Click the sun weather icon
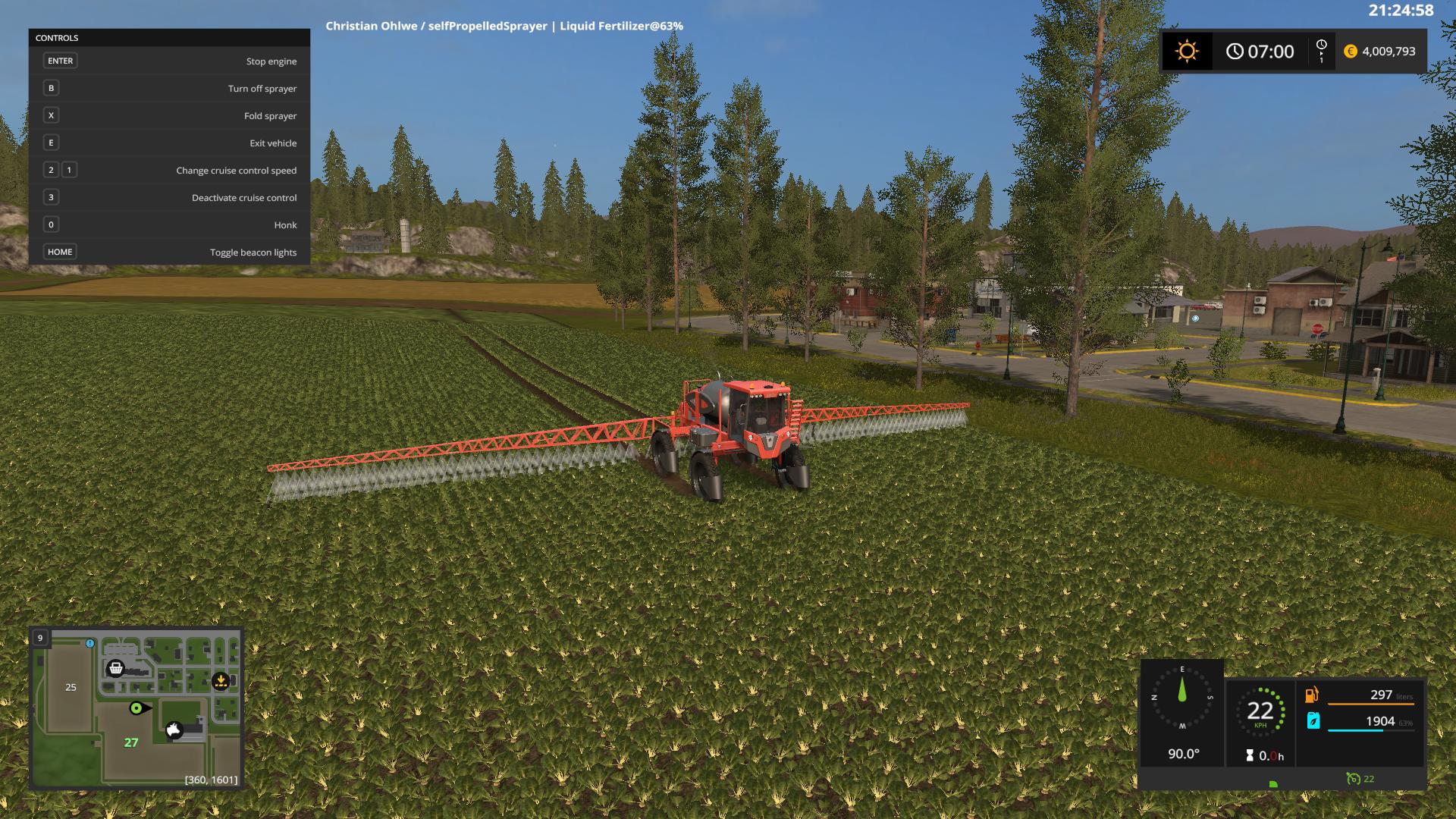Viewport: 1456px width, 819px height. [x=1186, y=51]
